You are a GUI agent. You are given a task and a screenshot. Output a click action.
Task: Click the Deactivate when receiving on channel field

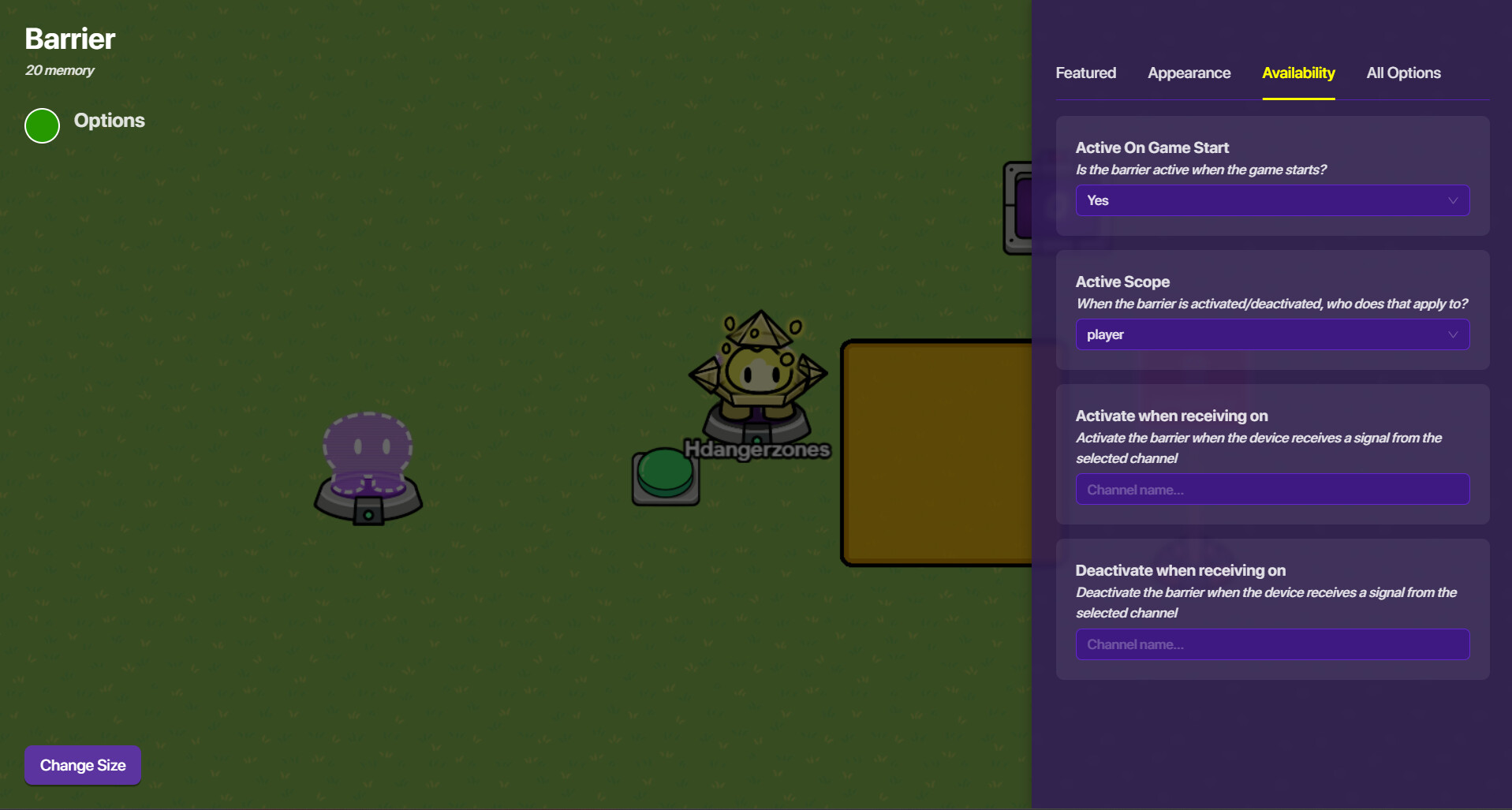point(1271,644)
